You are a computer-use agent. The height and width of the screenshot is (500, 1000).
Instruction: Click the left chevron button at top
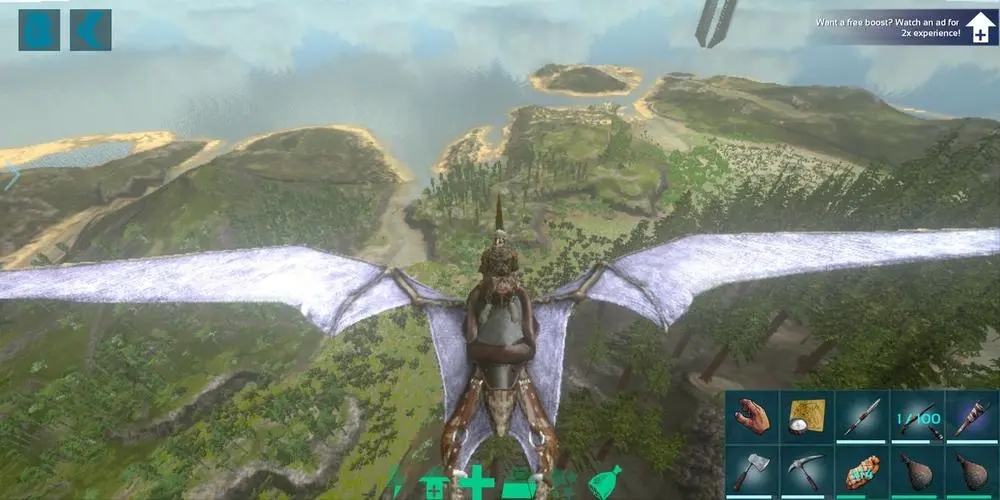pos(90,30)
